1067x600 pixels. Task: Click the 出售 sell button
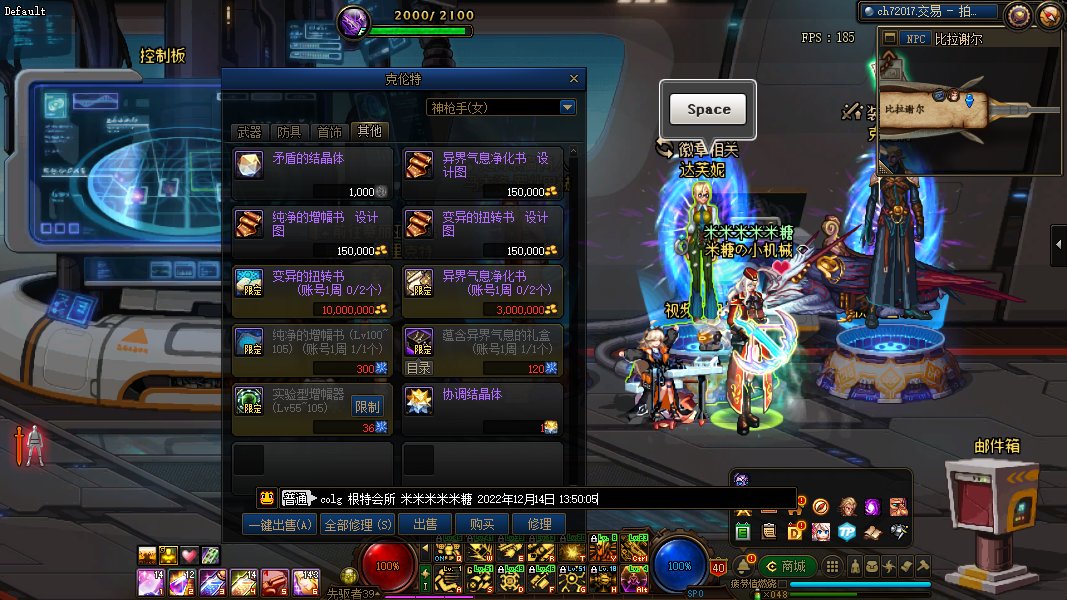point(425,524)
